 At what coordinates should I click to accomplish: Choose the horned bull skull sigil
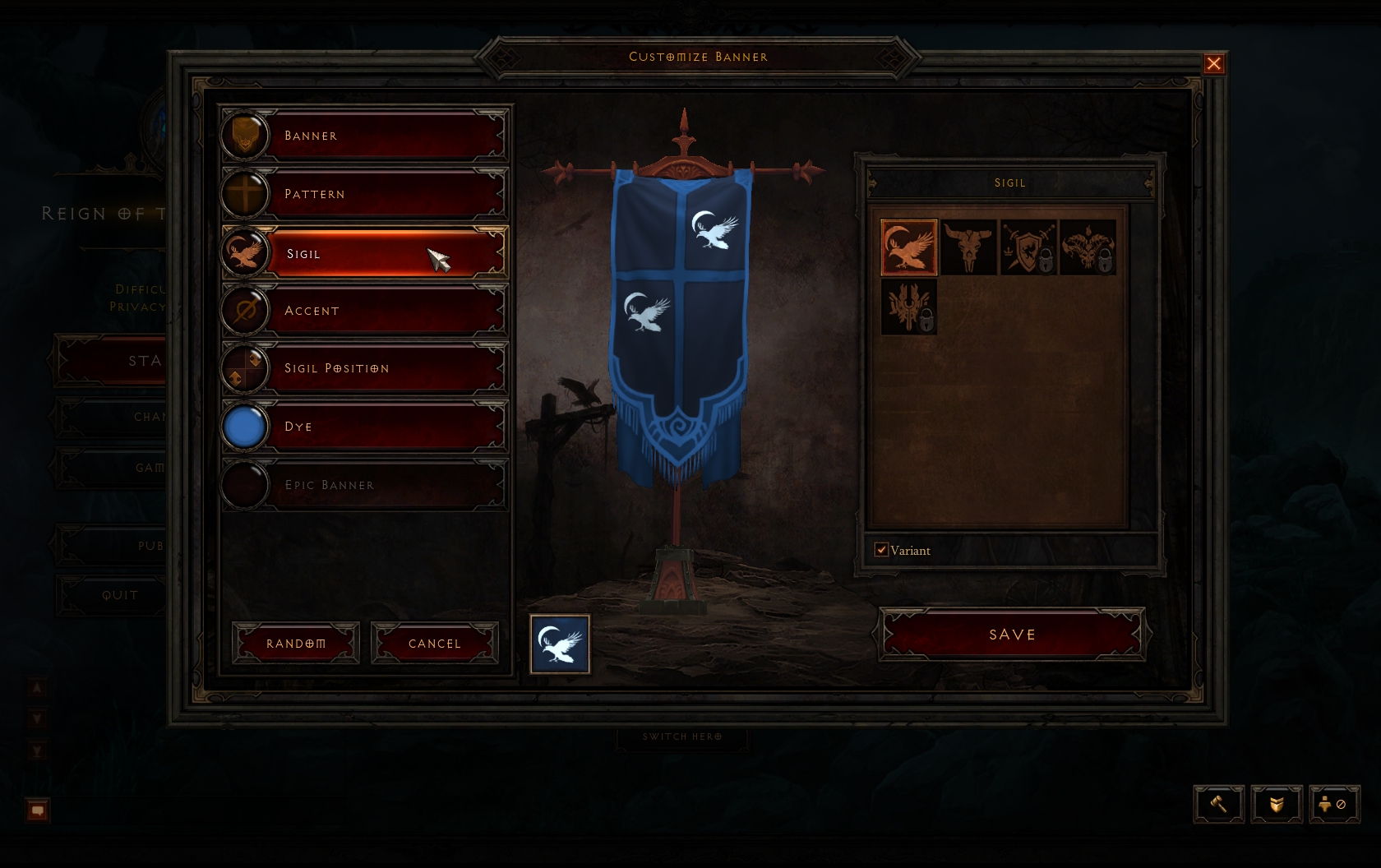pyautogui.click(x=968, y=247)
